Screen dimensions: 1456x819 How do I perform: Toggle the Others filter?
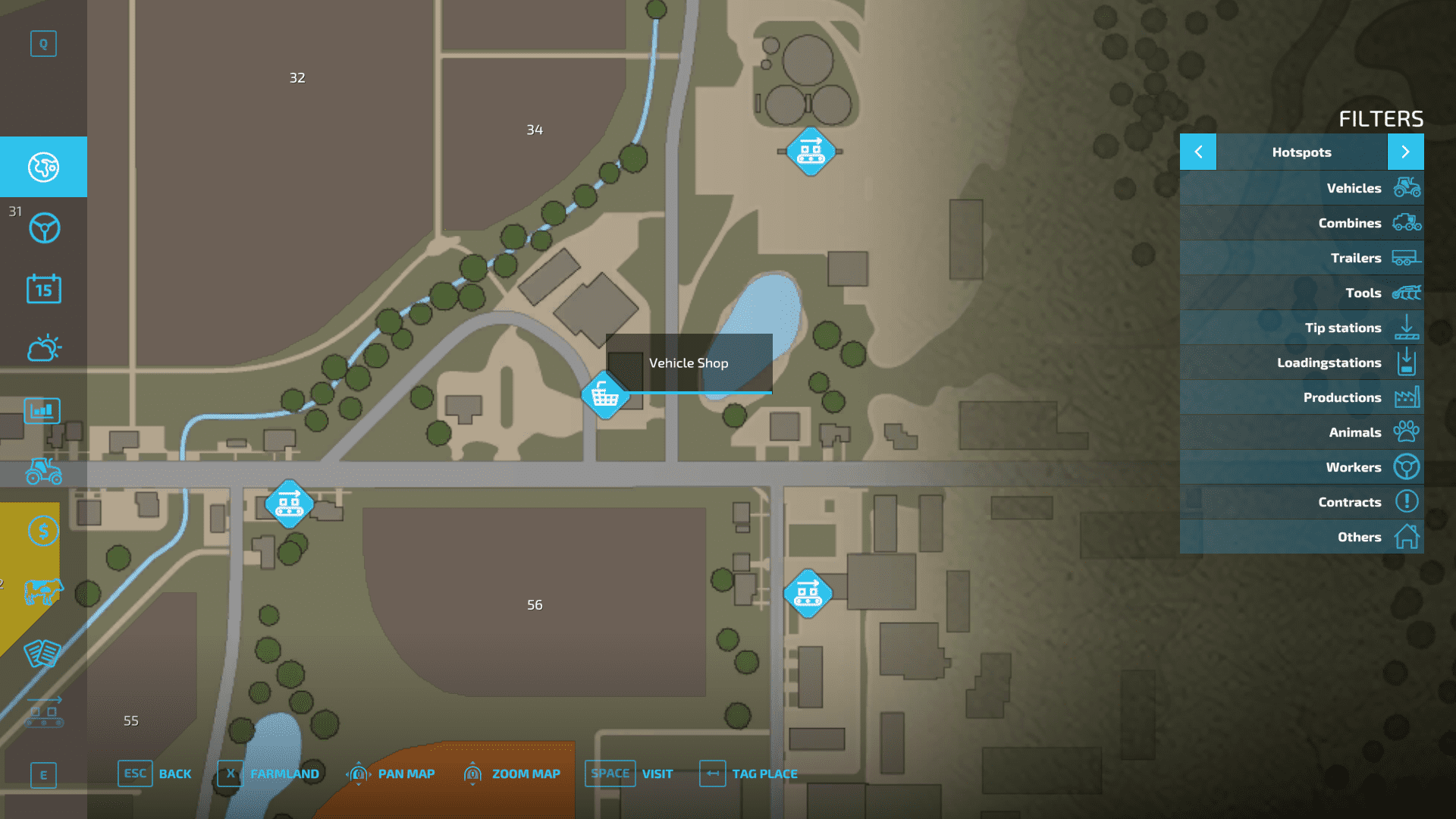click(1301, 537)
